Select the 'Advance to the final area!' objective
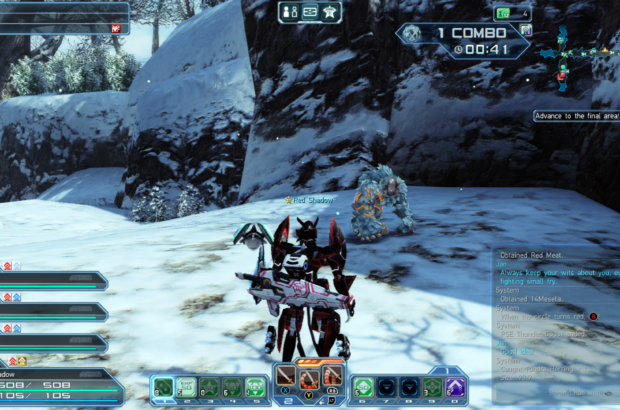Viewport: 620px width, 410px height. [575, 116]
